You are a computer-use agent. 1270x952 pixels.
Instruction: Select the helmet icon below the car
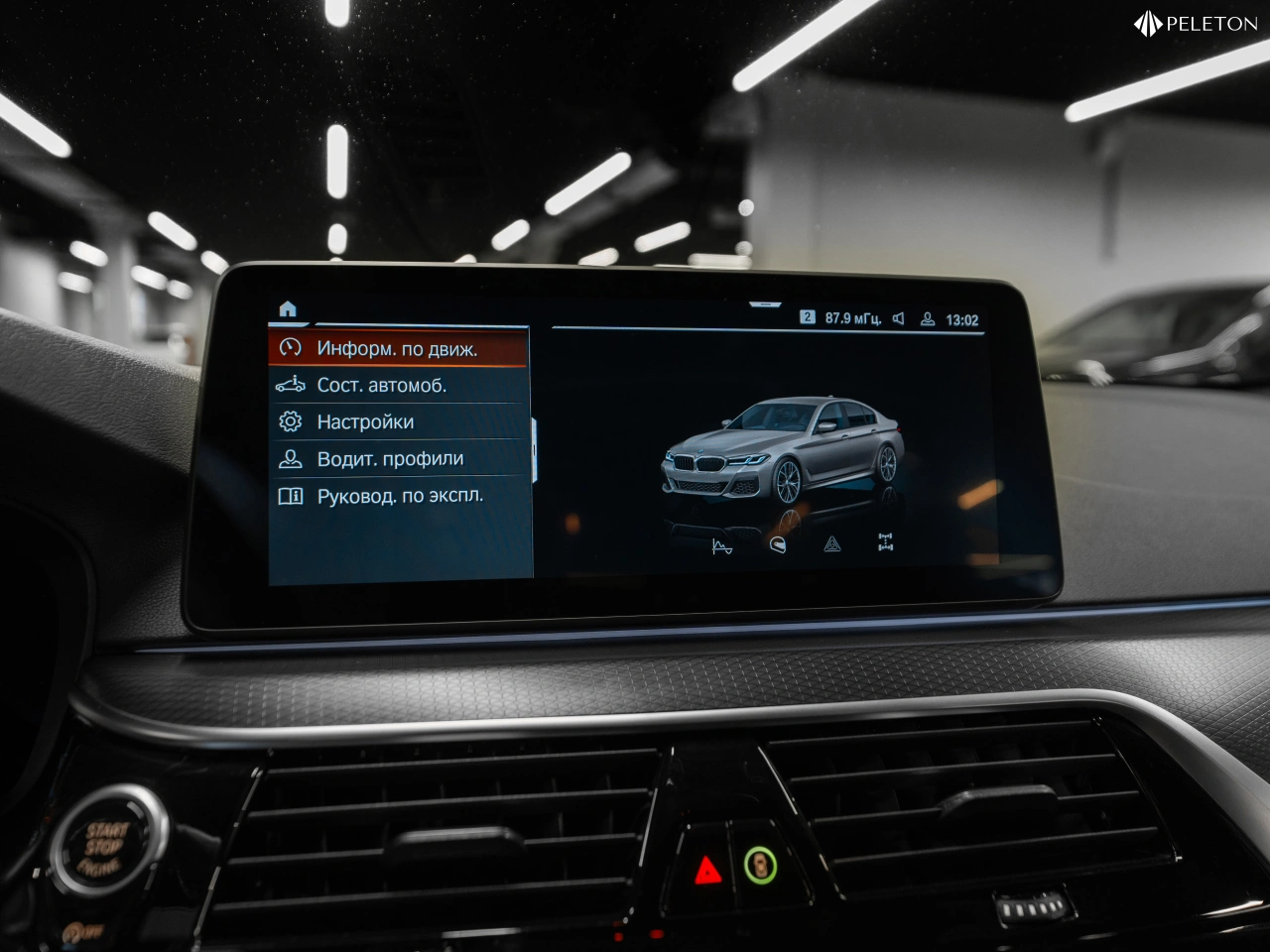[x=777, y=545]
